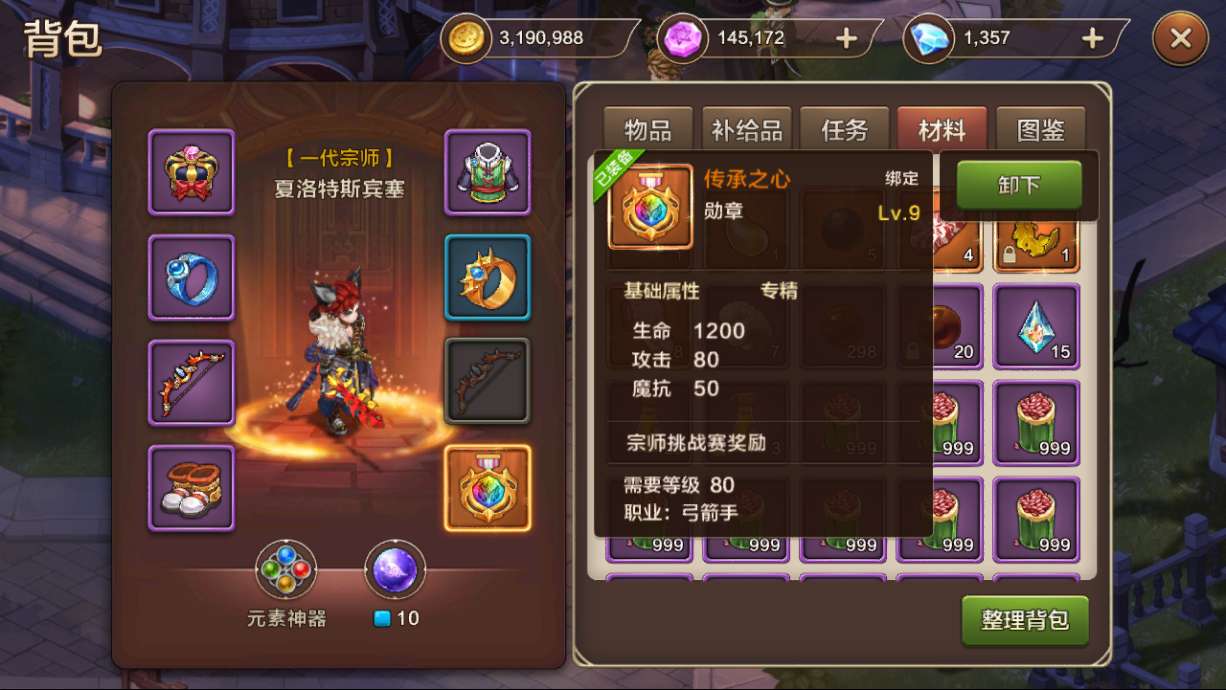Unequip the medal with 卸下 button

[1019, 185]
